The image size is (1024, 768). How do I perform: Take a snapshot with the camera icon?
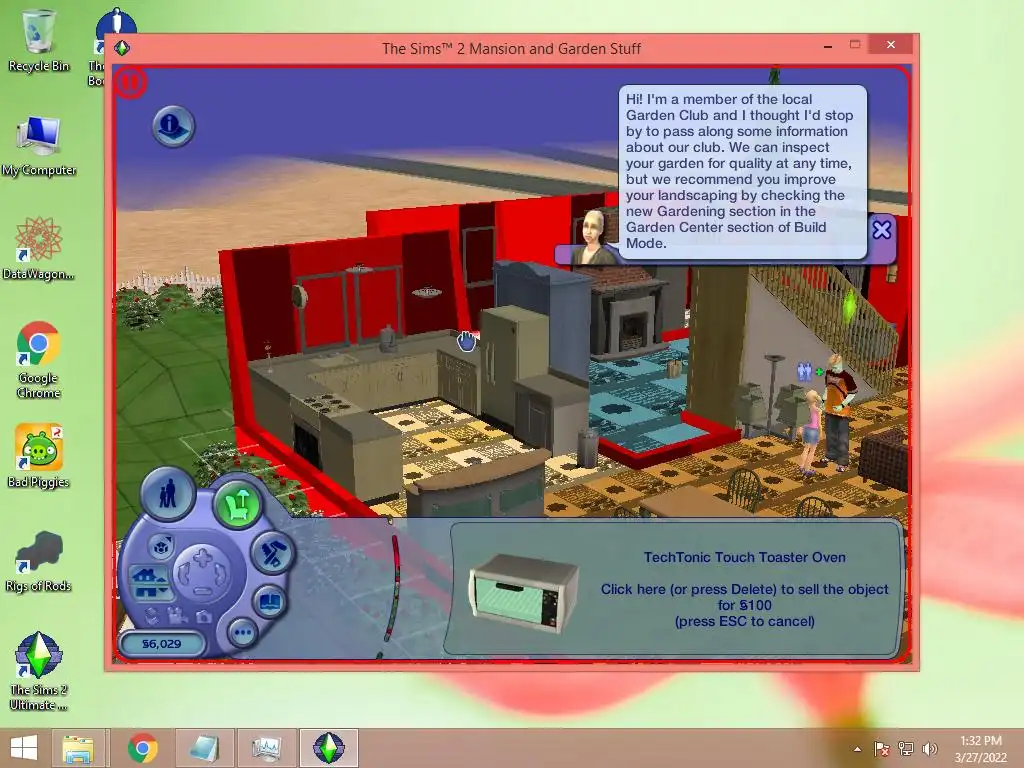204,616
